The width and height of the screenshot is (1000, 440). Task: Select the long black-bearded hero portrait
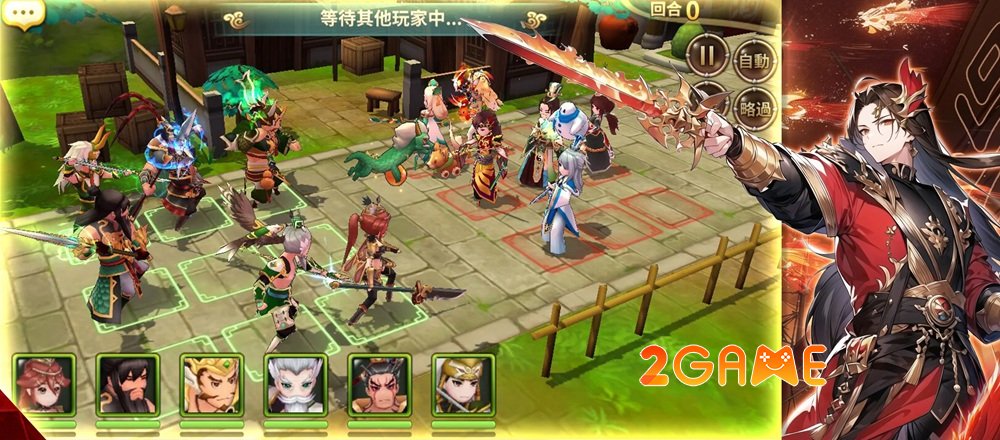pyautogui.click(x=127, y=385)
